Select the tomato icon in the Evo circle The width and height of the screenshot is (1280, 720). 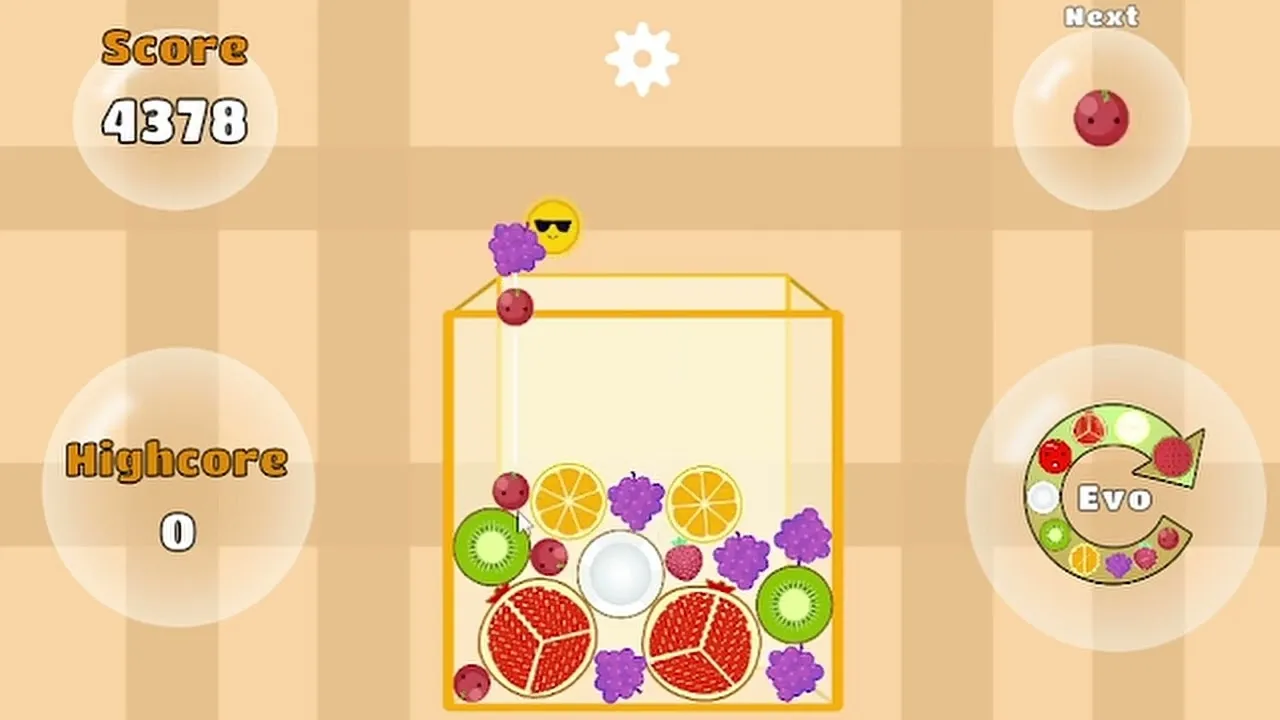[x=1054, y=456]
